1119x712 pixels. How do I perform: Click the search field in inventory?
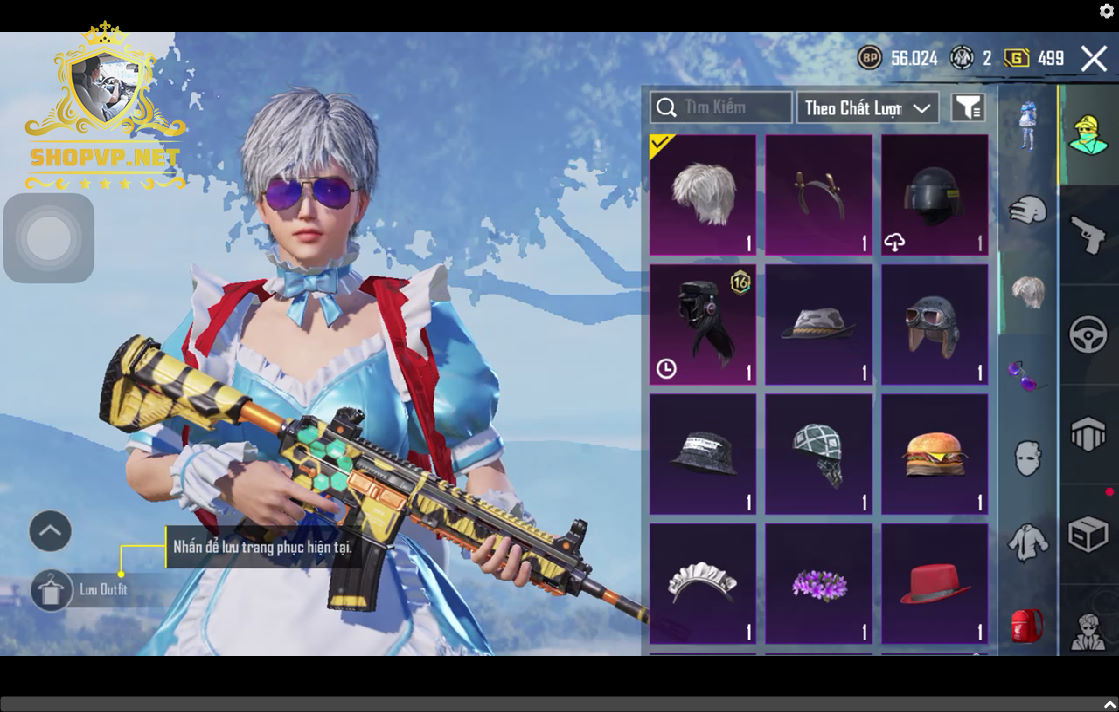pyautogui.click(x=722, y=108)
